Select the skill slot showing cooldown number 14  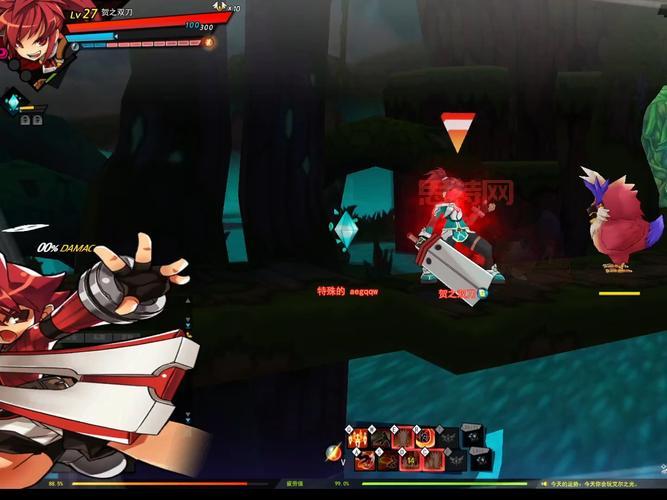point(411,460)
